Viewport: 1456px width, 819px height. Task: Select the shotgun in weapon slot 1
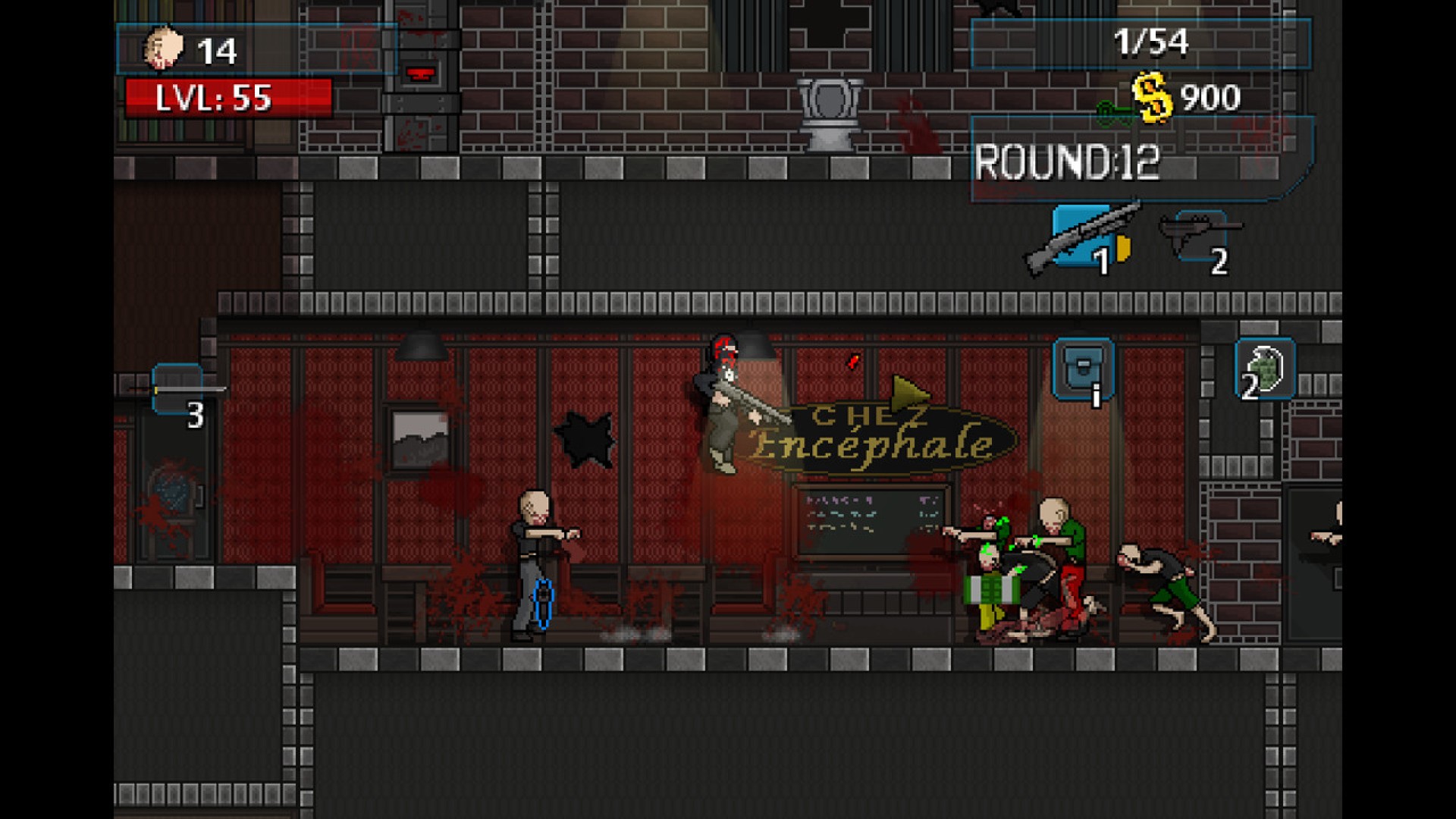click(1083, 237)
